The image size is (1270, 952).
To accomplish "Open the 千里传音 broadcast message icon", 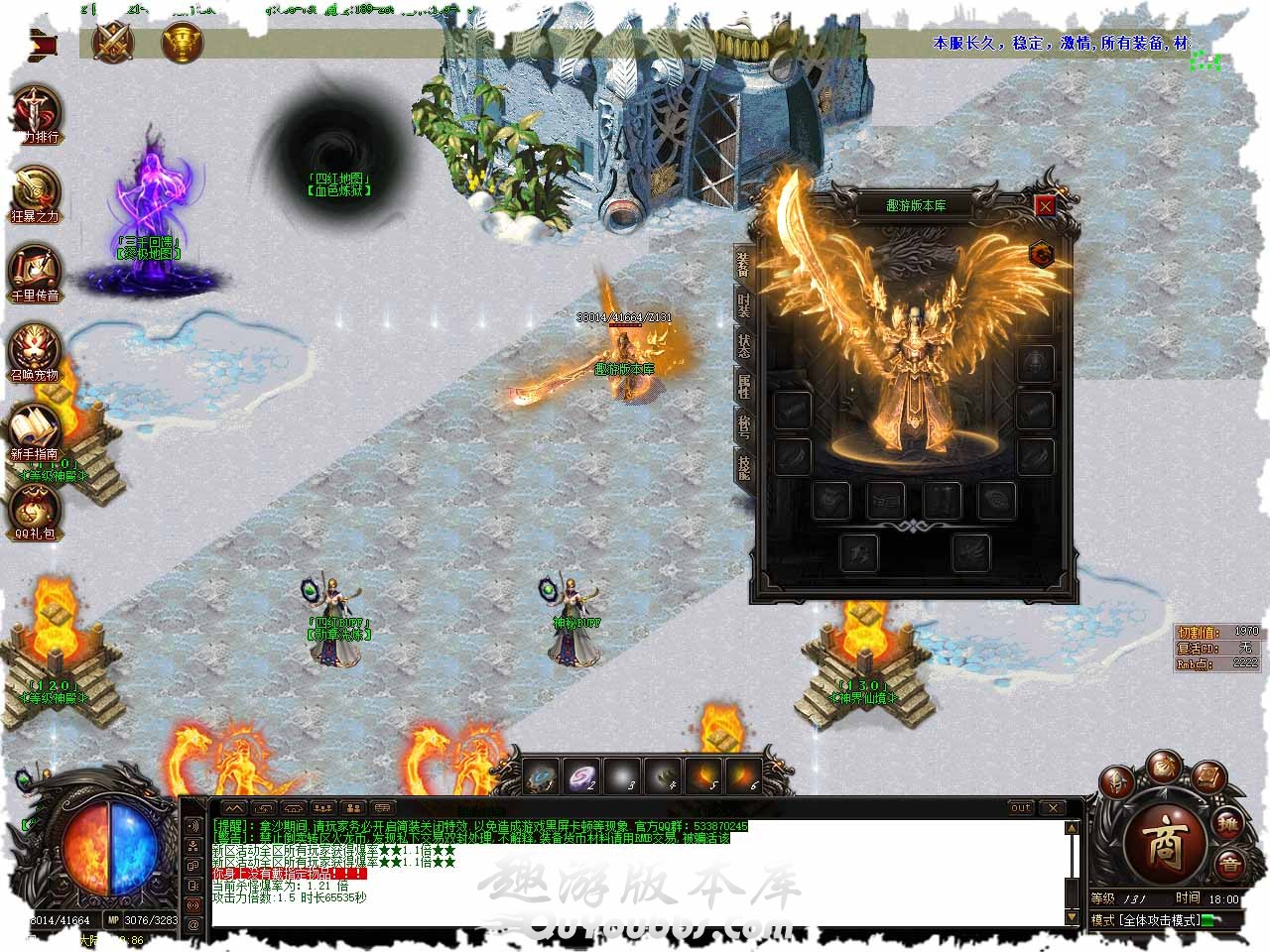I will click(36, 270).
